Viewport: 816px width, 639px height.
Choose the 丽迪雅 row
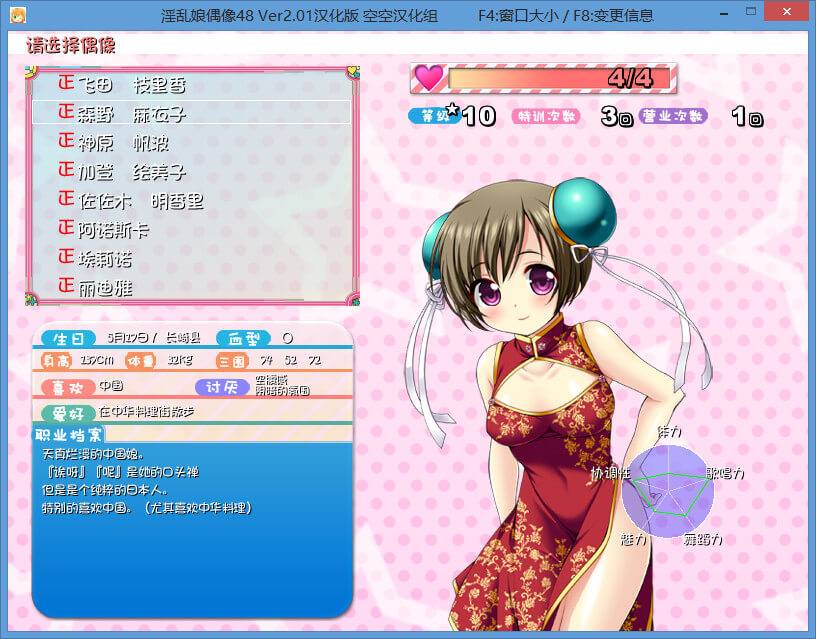tap(105, 288)
